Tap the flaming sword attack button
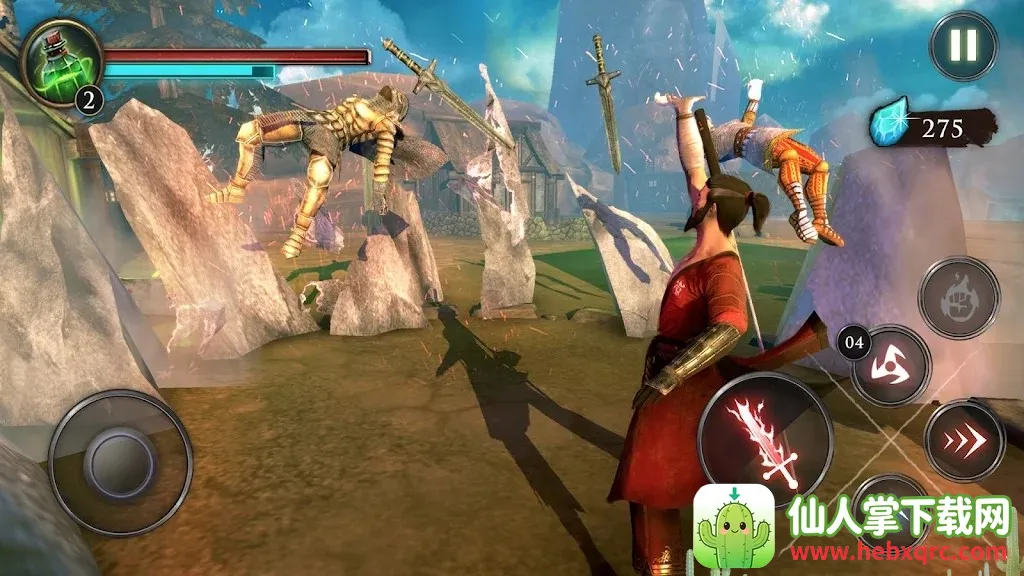The image size is (1024, 576). (765, 439)
